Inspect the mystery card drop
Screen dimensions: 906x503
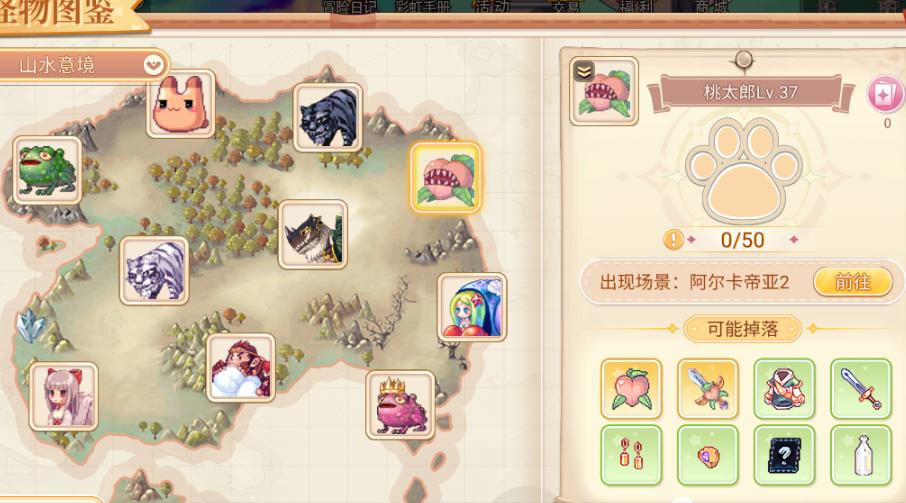(x=783, y=455)
